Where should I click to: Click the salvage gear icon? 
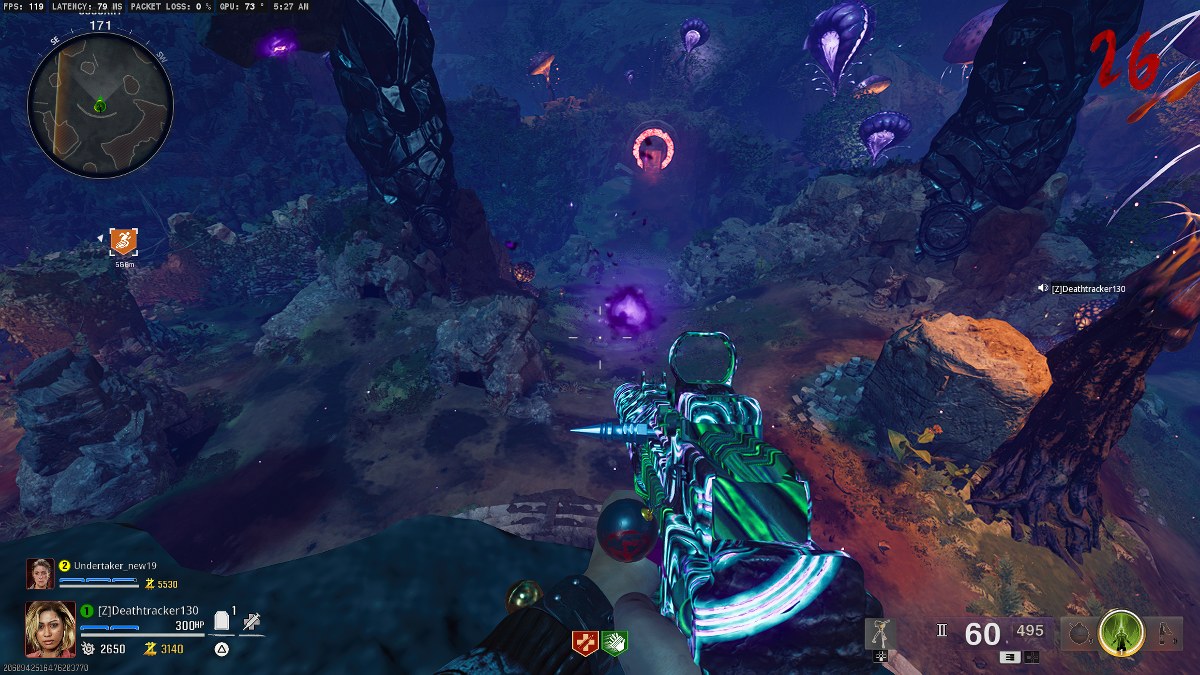pos(88,649)
